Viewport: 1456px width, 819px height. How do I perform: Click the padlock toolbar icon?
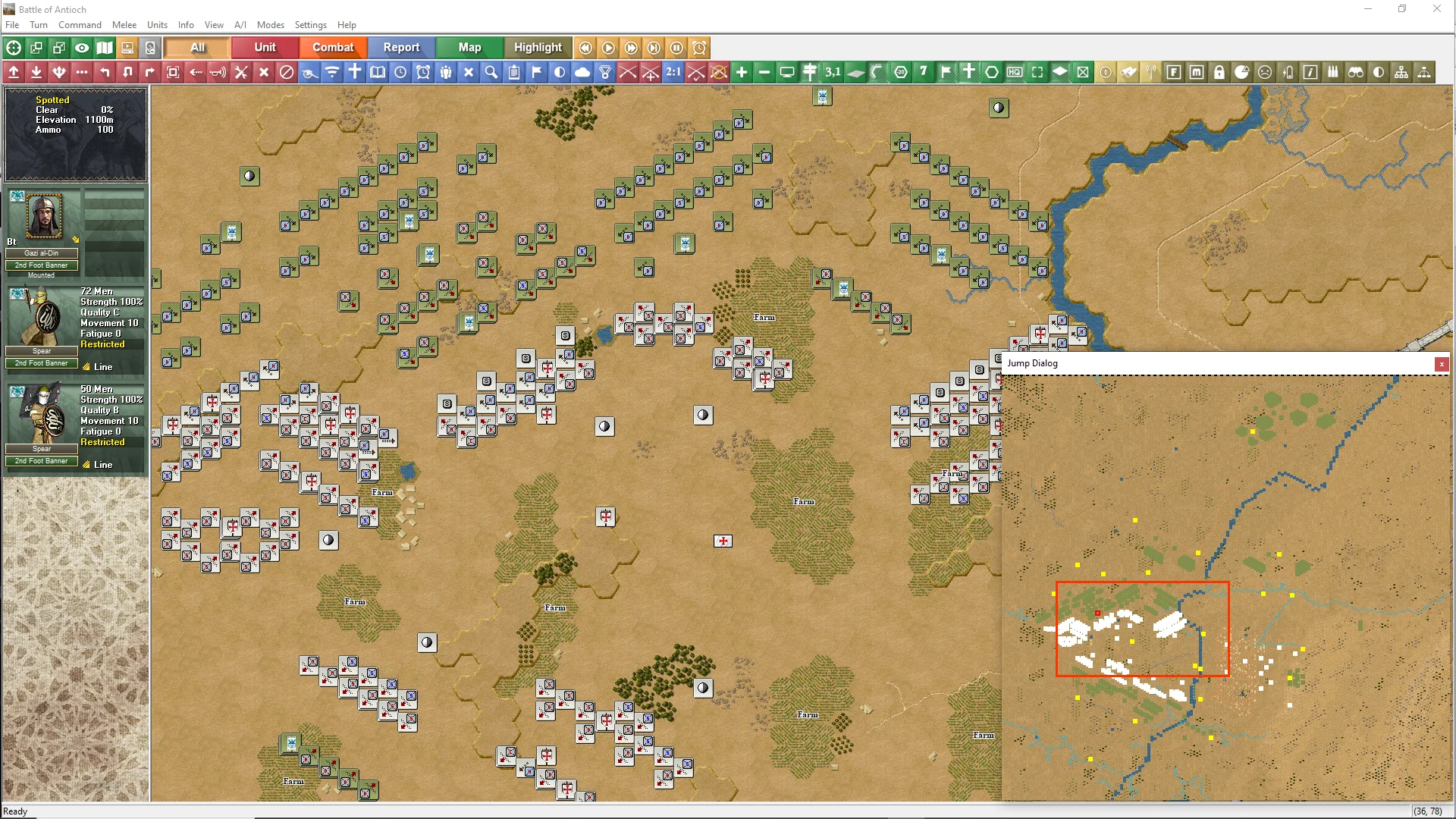click(1219, 72)
